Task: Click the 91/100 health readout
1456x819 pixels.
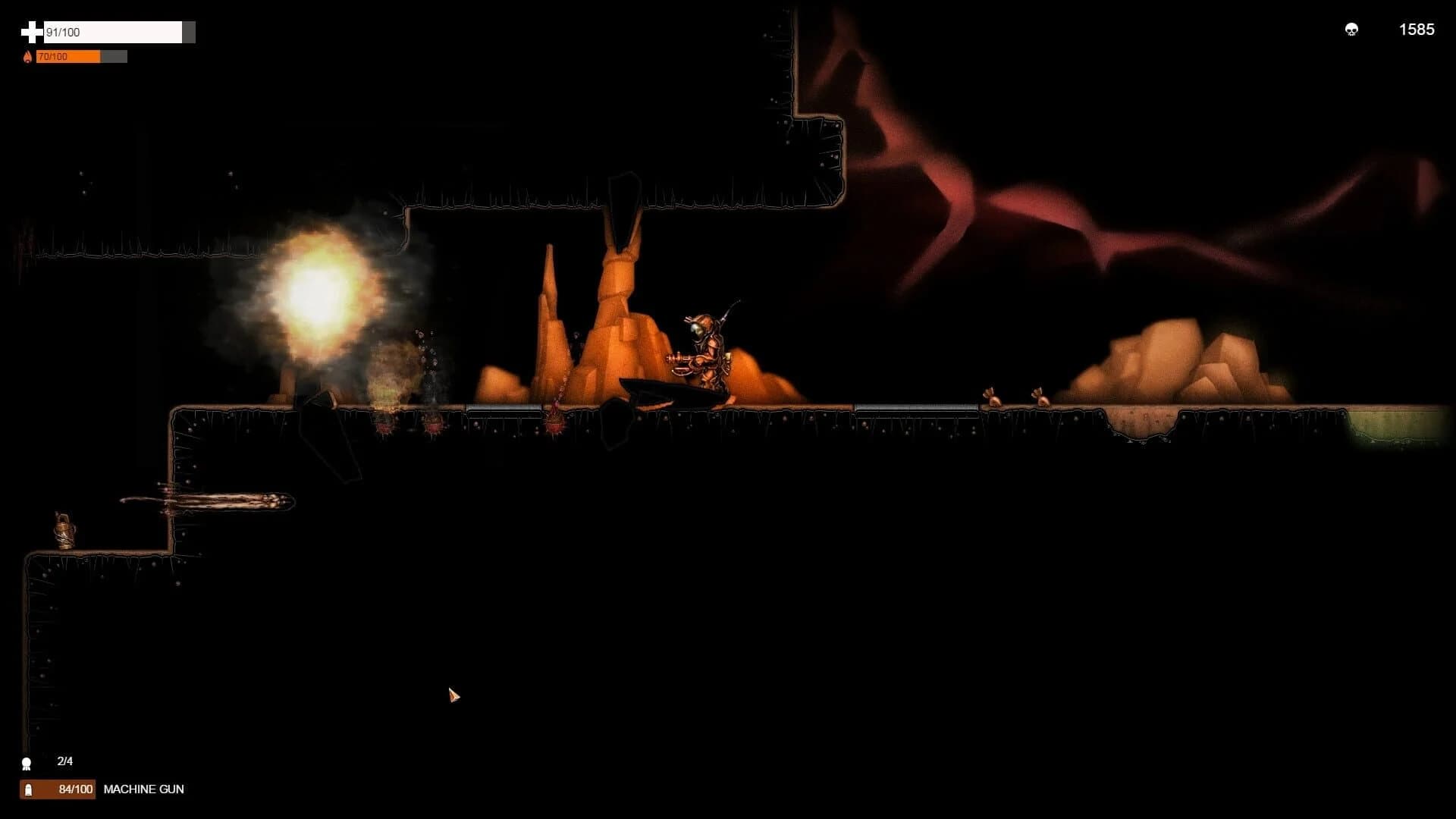Action: point(61,33)
